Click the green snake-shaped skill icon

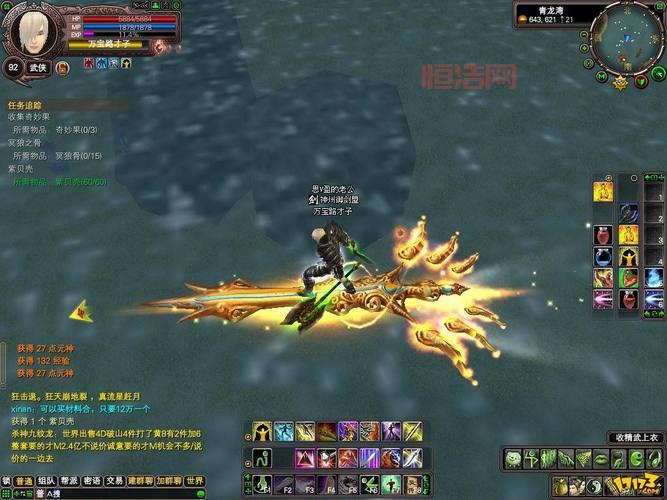[x=261, y=459]
